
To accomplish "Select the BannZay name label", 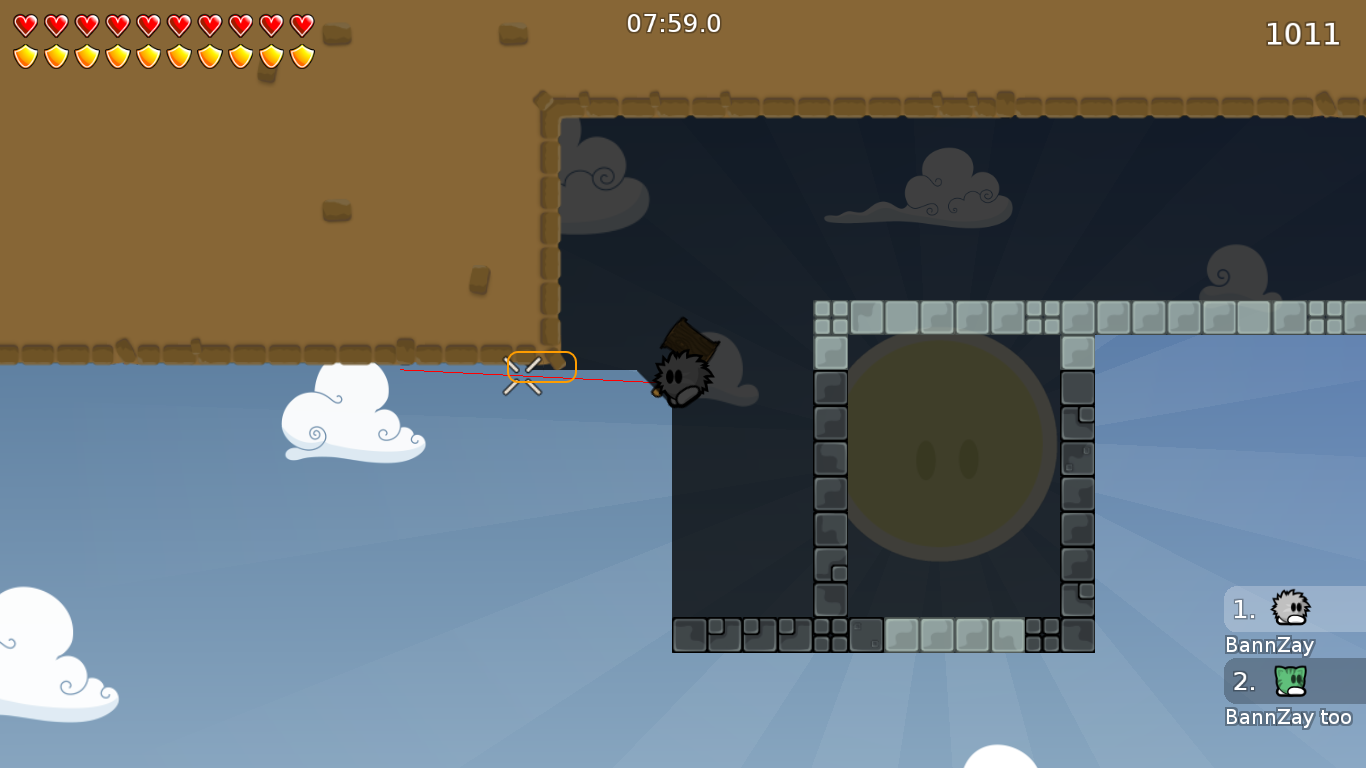I will (1268, 645).
